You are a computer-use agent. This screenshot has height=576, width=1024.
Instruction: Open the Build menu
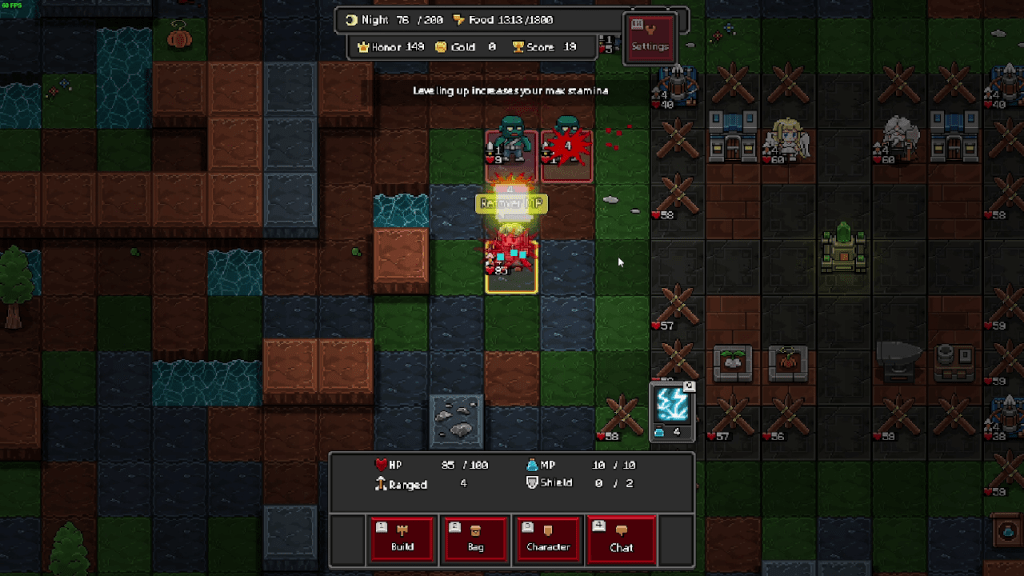(x=403, y=538)
